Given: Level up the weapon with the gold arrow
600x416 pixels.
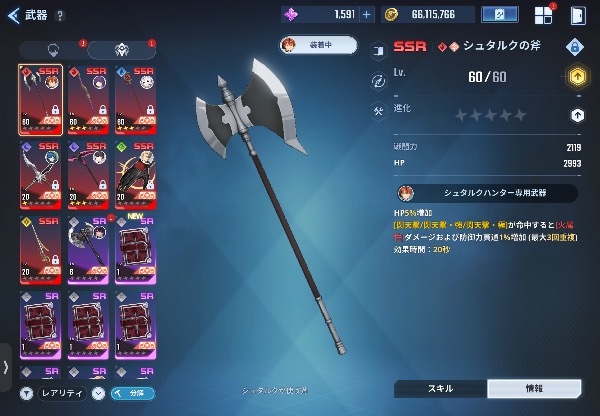Looking at the screenshot, I should (576, 76).
